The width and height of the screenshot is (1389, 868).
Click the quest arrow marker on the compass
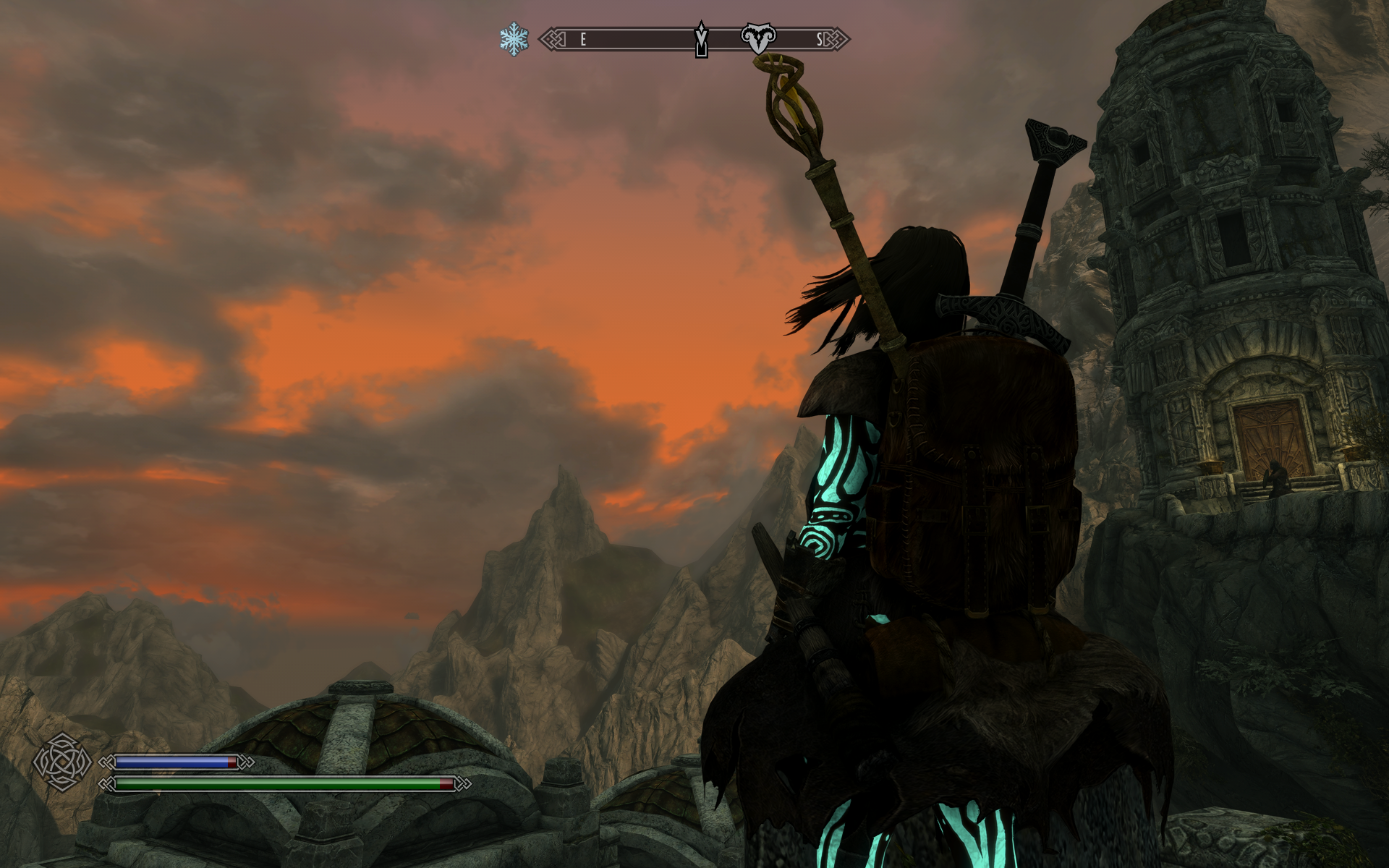pyautogui.click(x=701, y=39)
